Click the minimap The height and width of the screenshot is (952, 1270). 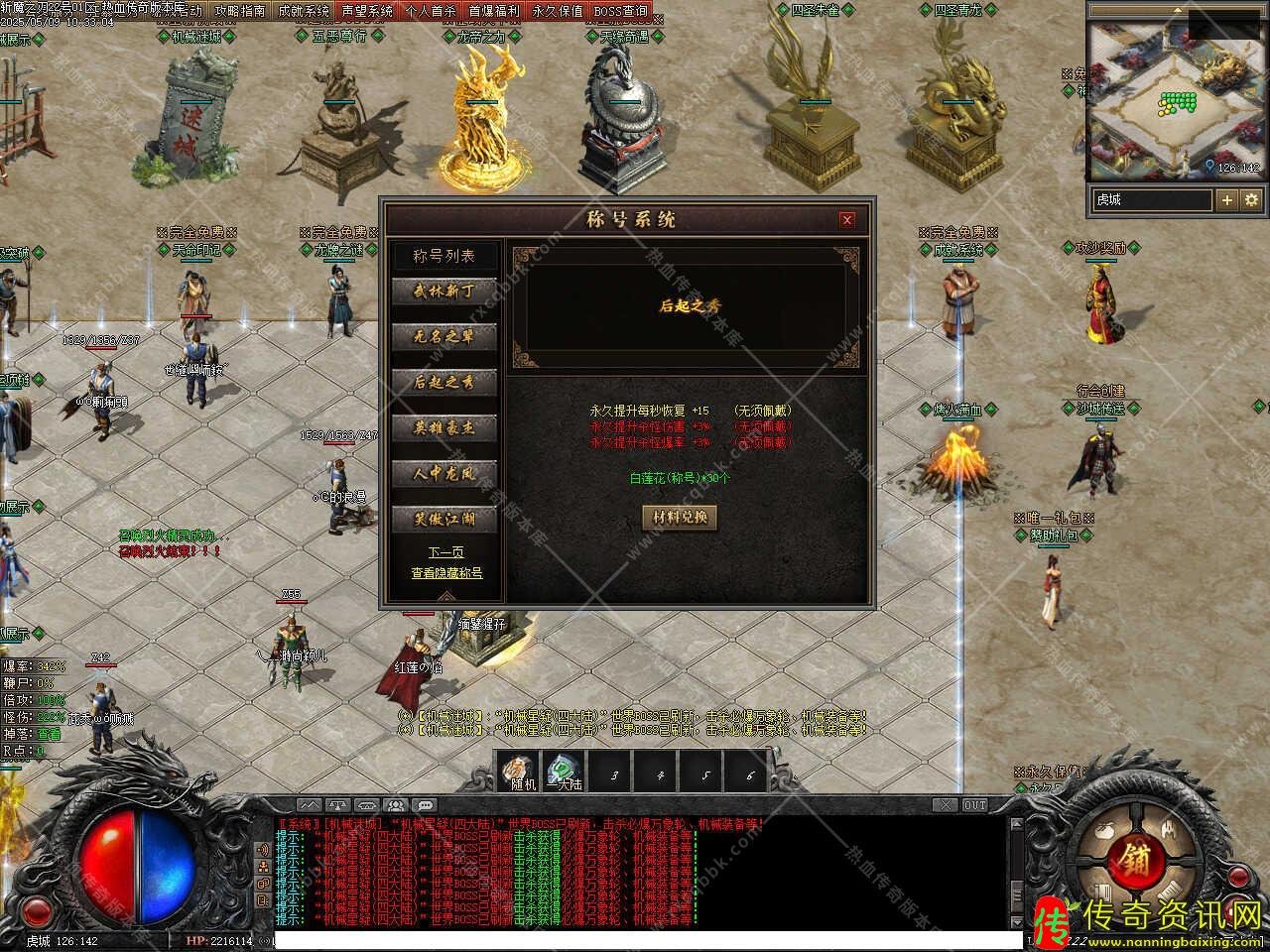(x=1177, y=97)
